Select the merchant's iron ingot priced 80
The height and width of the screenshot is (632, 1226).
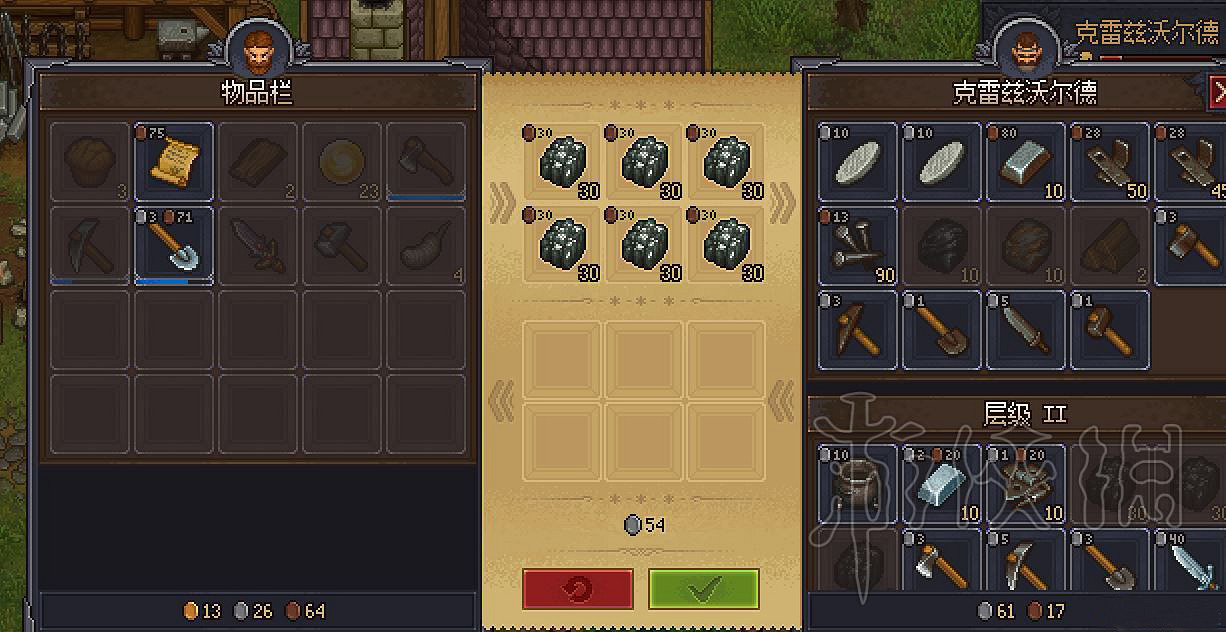pos(1026,162)
